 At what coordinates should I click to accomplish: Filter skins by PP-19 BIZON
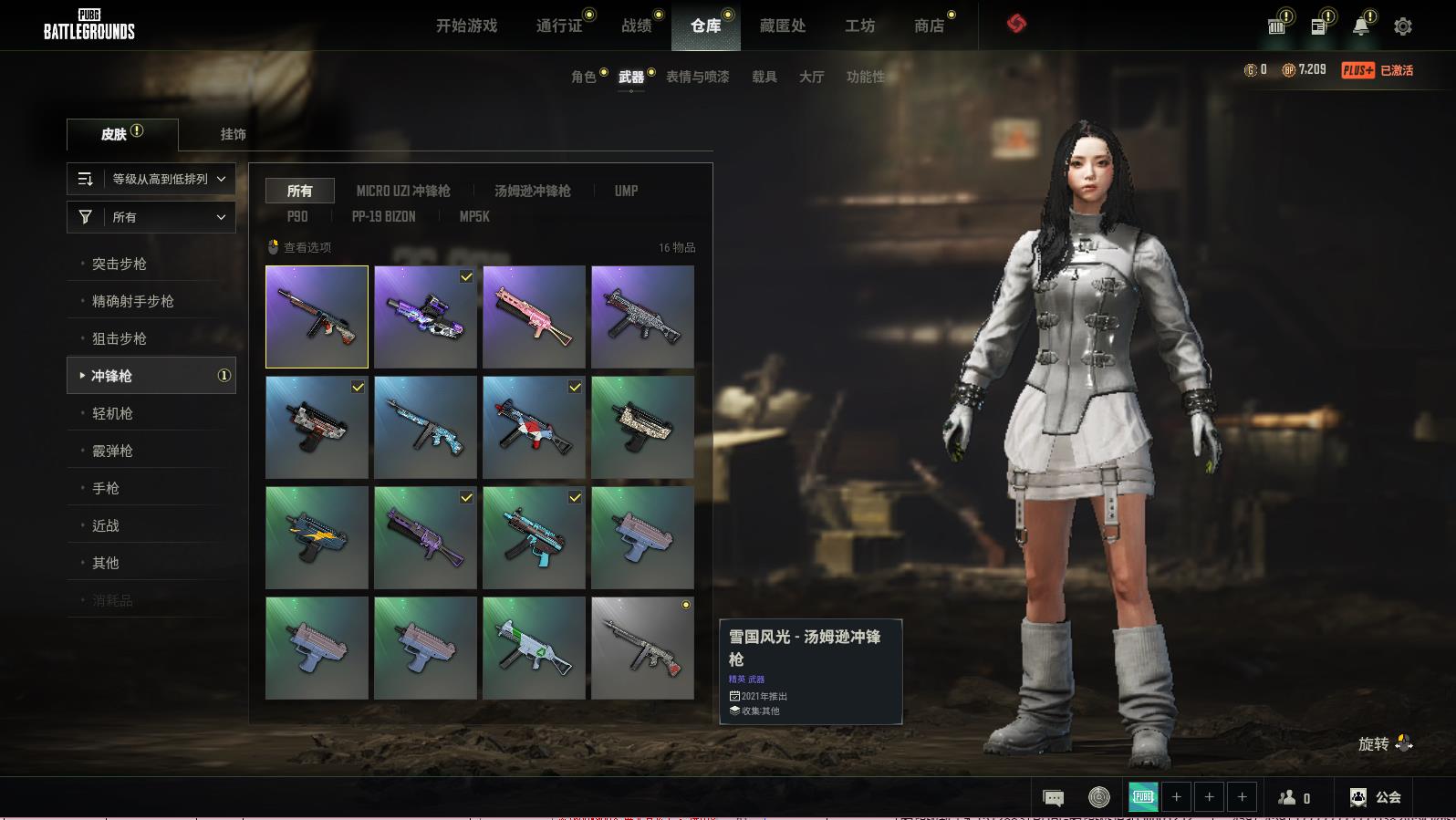[x=383, y=216]
